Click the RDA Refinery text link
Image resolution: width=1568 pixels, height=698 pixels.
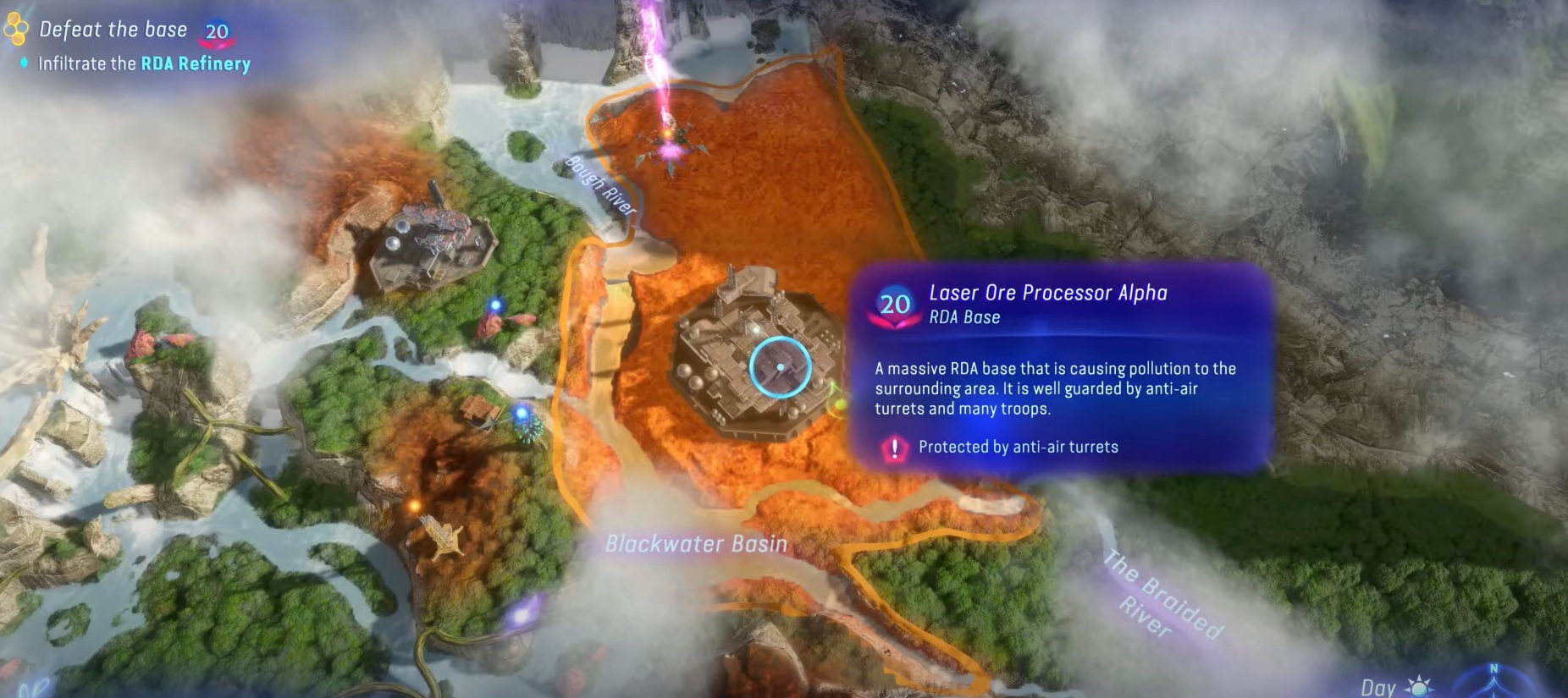point(196,62)
